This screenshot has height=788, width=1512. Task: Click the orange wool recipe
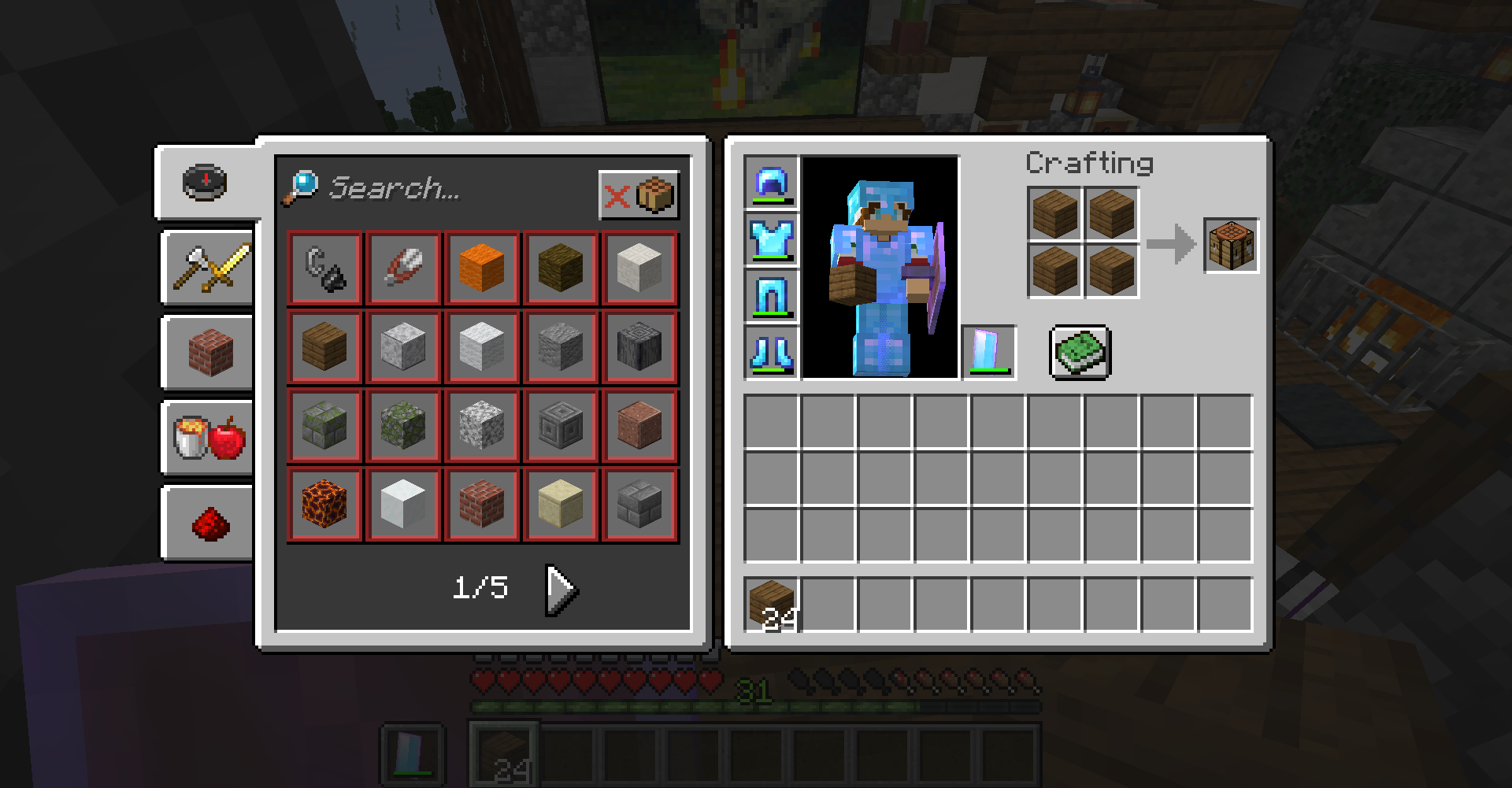point(481,268)
